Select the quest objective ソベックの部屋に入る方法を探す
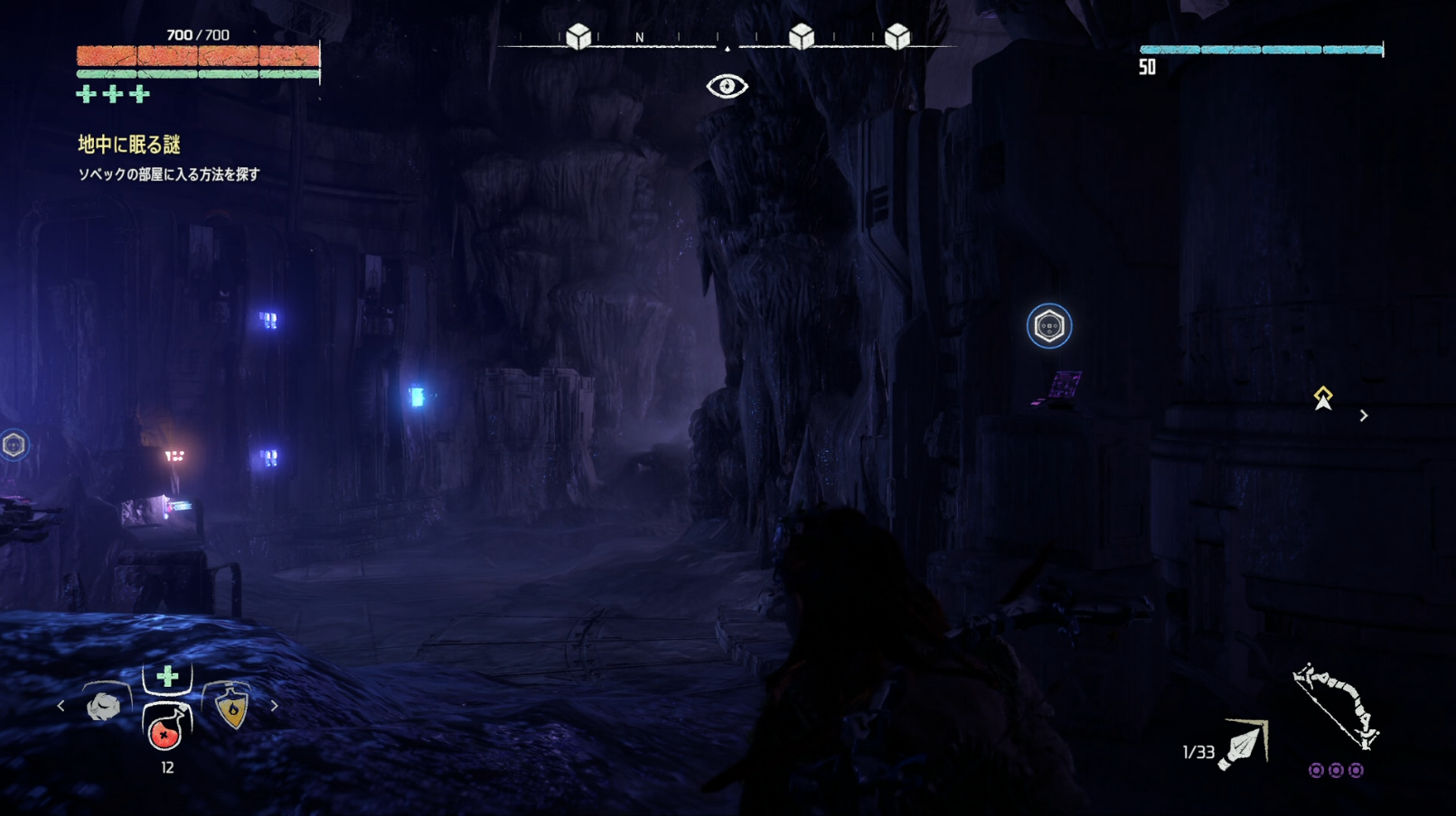 169,174
